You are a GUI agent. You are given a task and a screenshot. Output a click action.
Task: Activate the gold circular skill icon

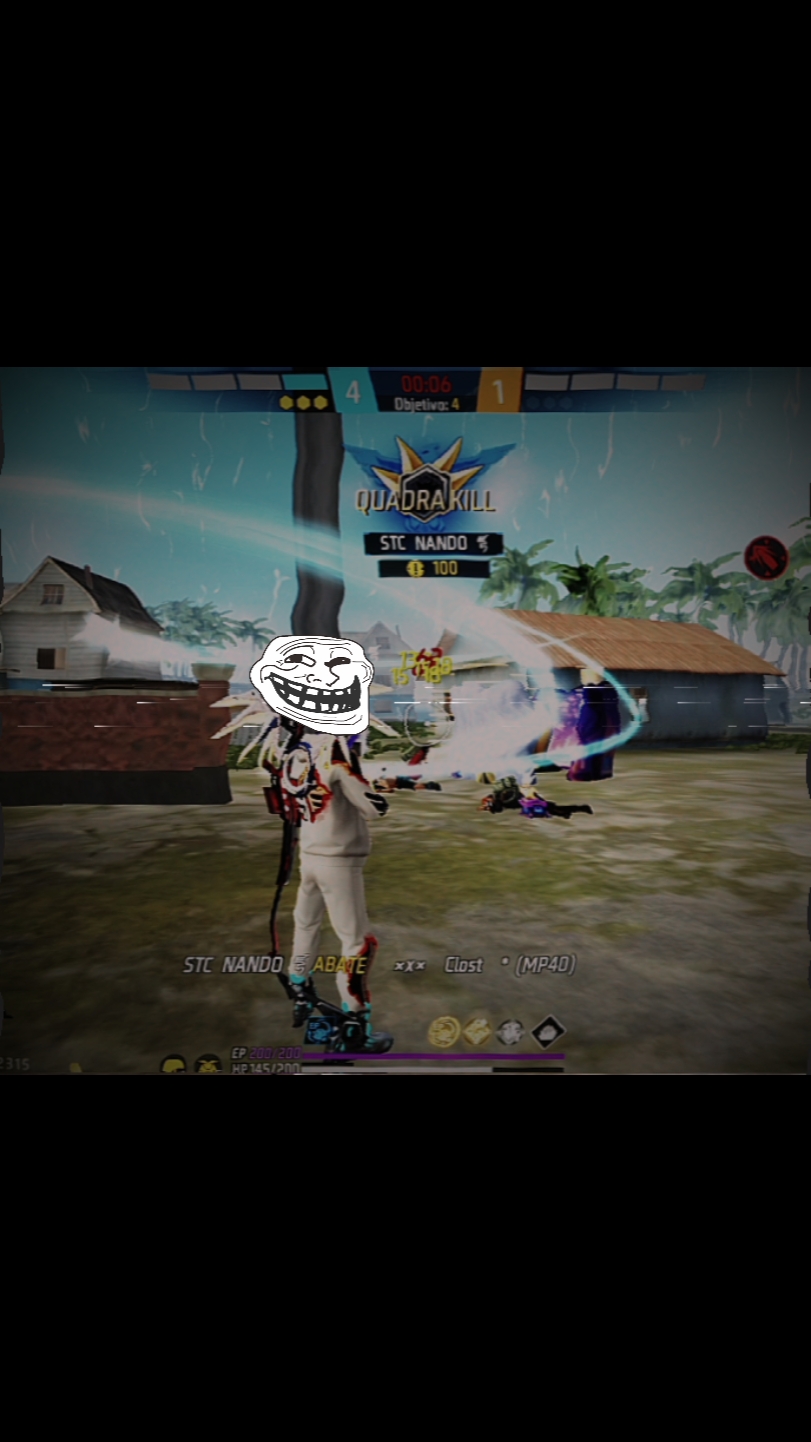click(443, 1031)
